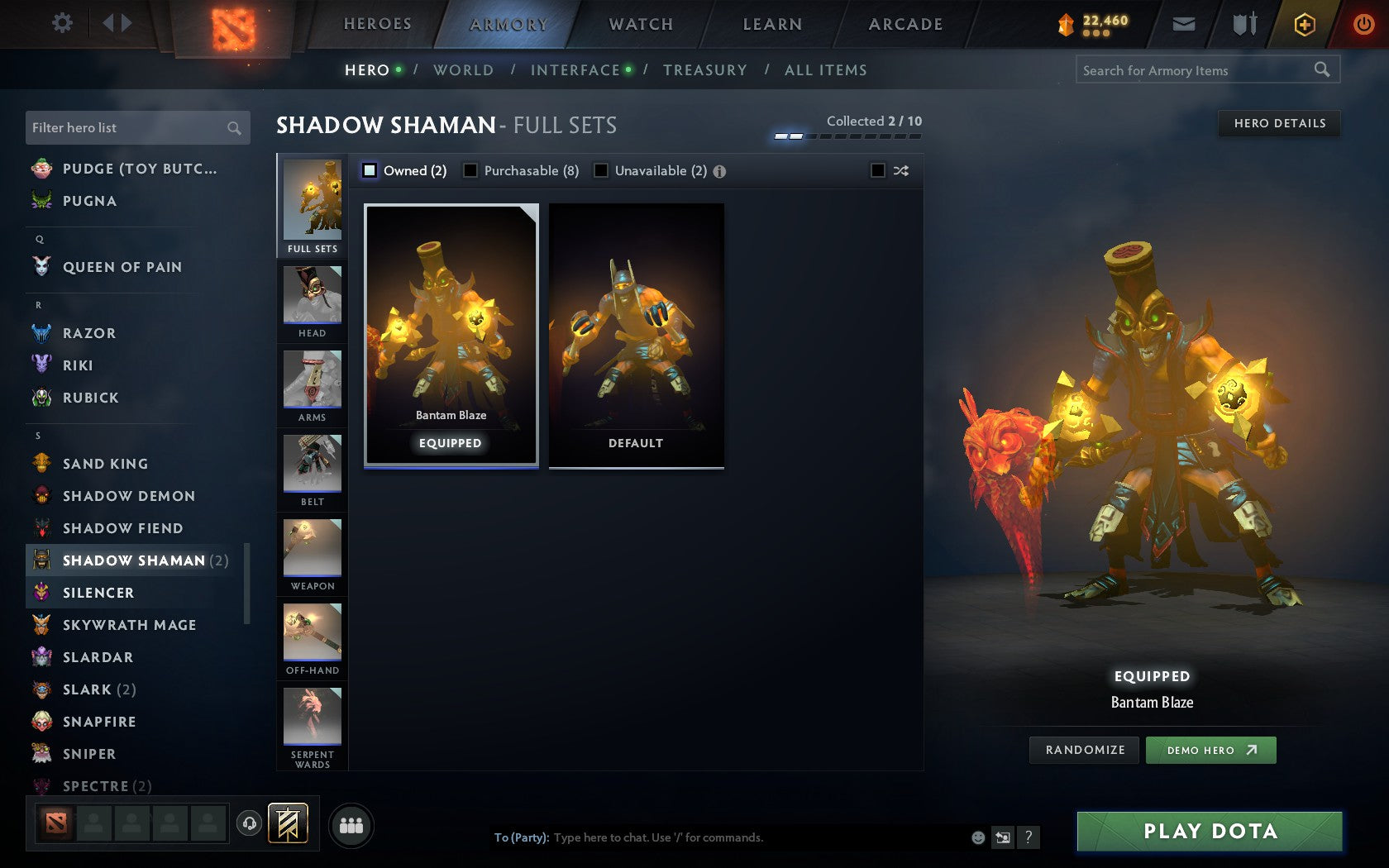Open the settings gear icon

pyautogui.click(x=61, y=23)
